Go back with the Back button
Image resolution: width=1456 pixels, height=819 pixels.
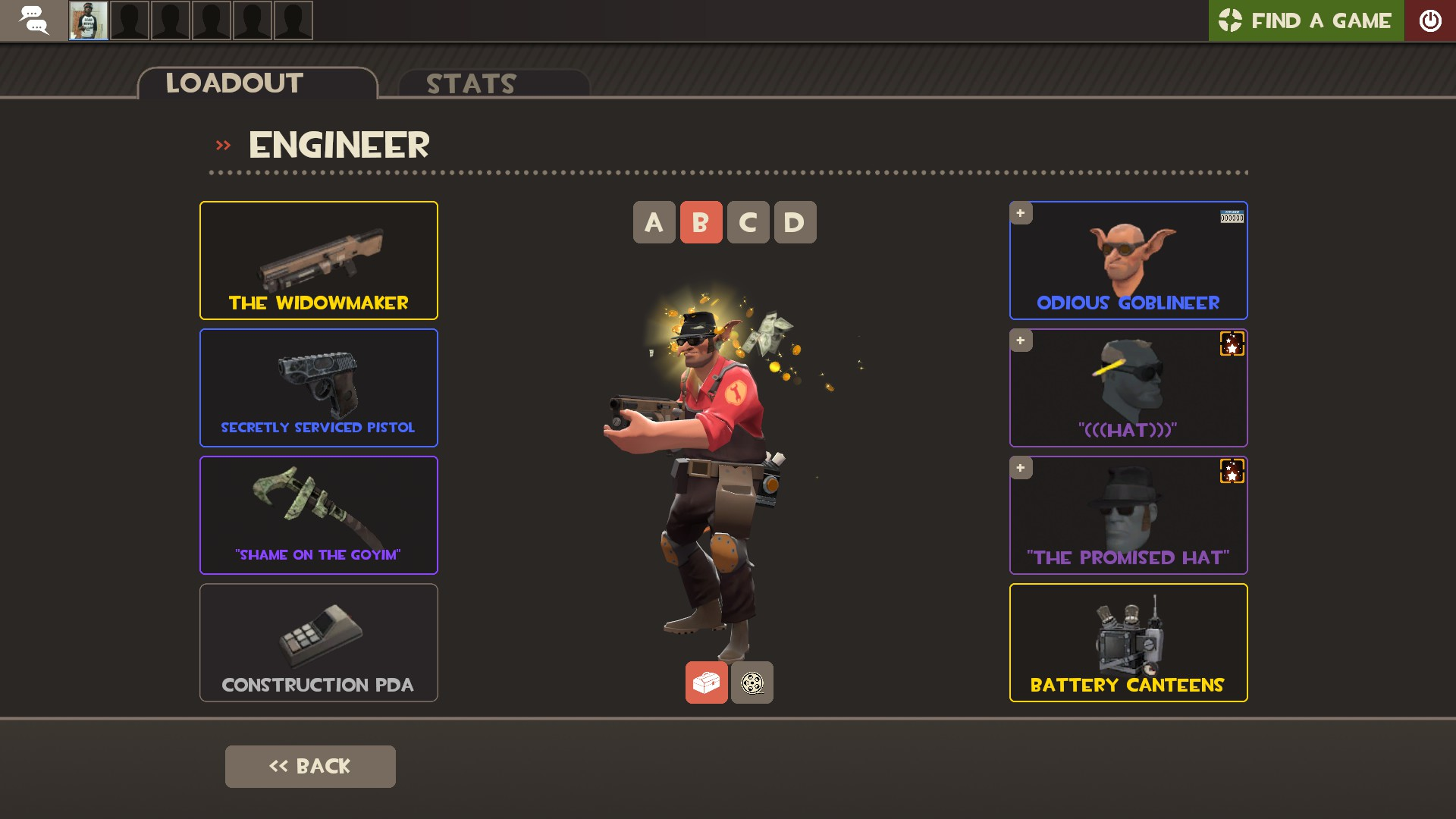(310, 766)
